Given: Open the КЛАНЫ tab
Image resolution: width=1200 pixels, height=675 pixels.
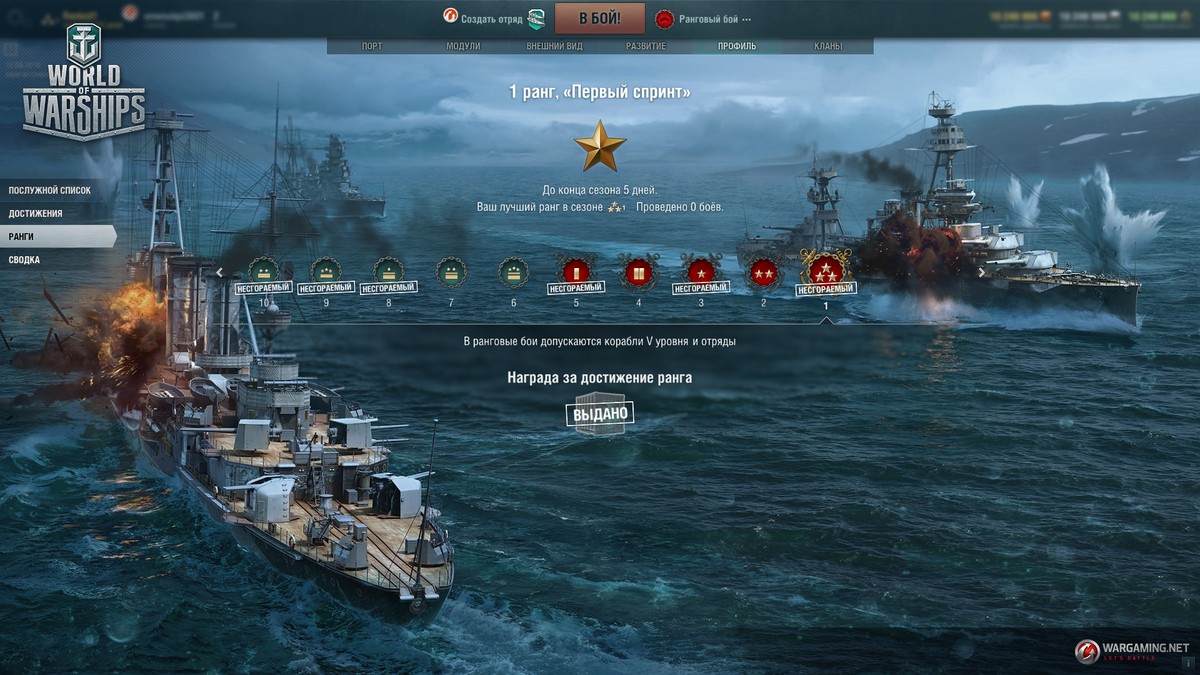Looking at the screenshot, I should point(827,46).
